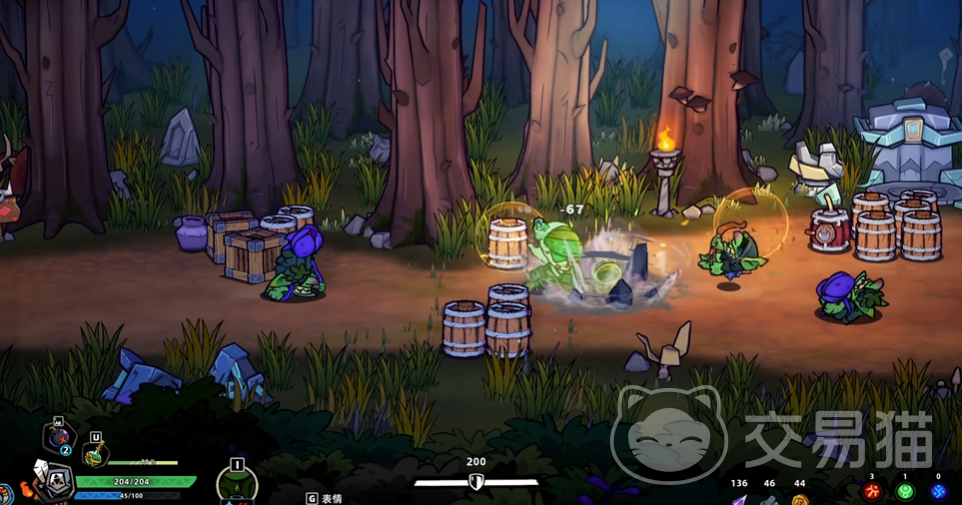
Task: Activate the green skill orb
Action: (x=237, y=487)
